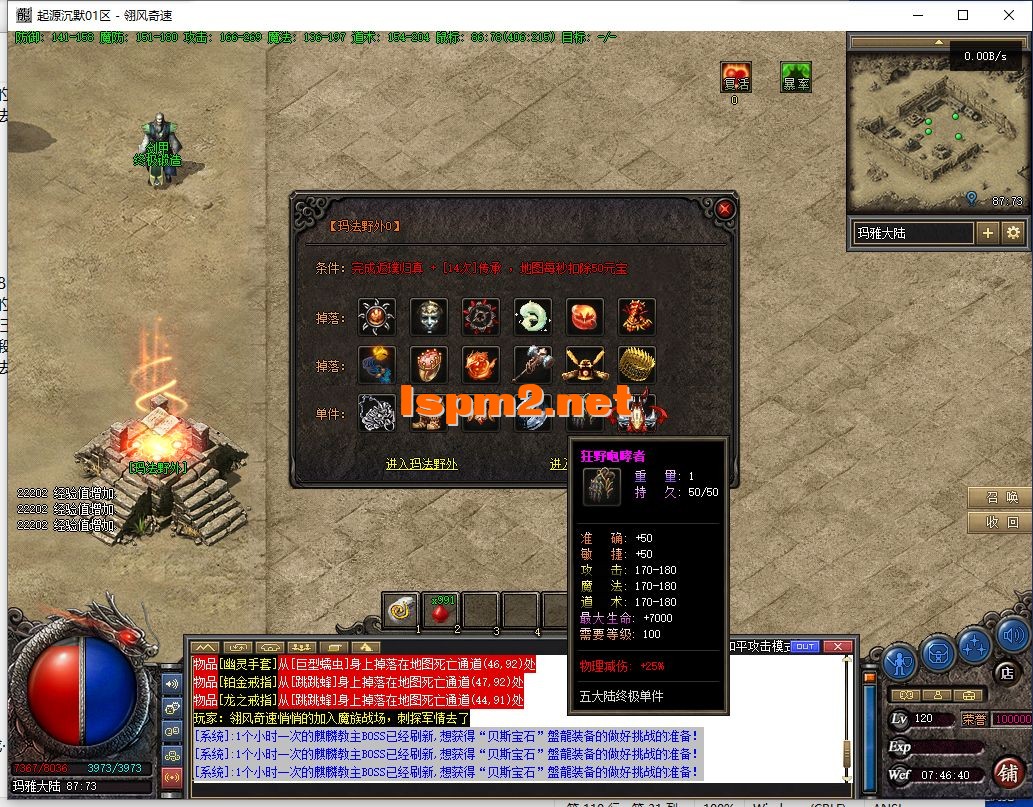Click the 进入玛法野外 link
The height and width of the screenshot is (807, 1033).
[421, 464]
